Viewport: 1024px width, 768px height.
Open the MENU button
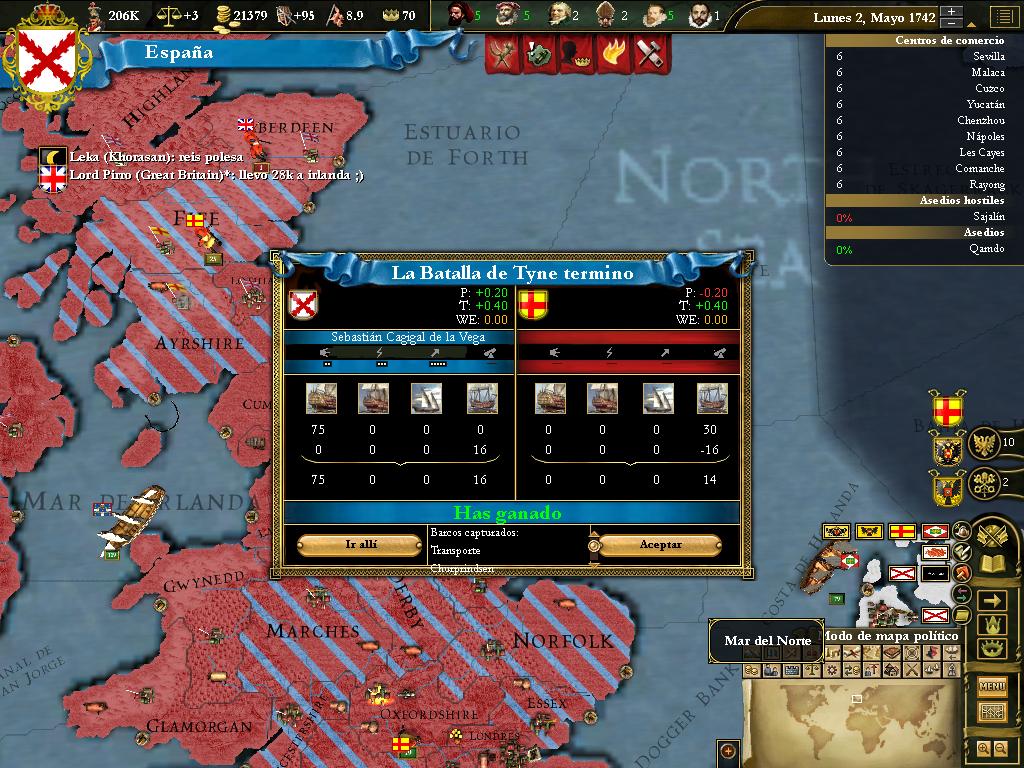pyautogui.click(x=992, y=686)
